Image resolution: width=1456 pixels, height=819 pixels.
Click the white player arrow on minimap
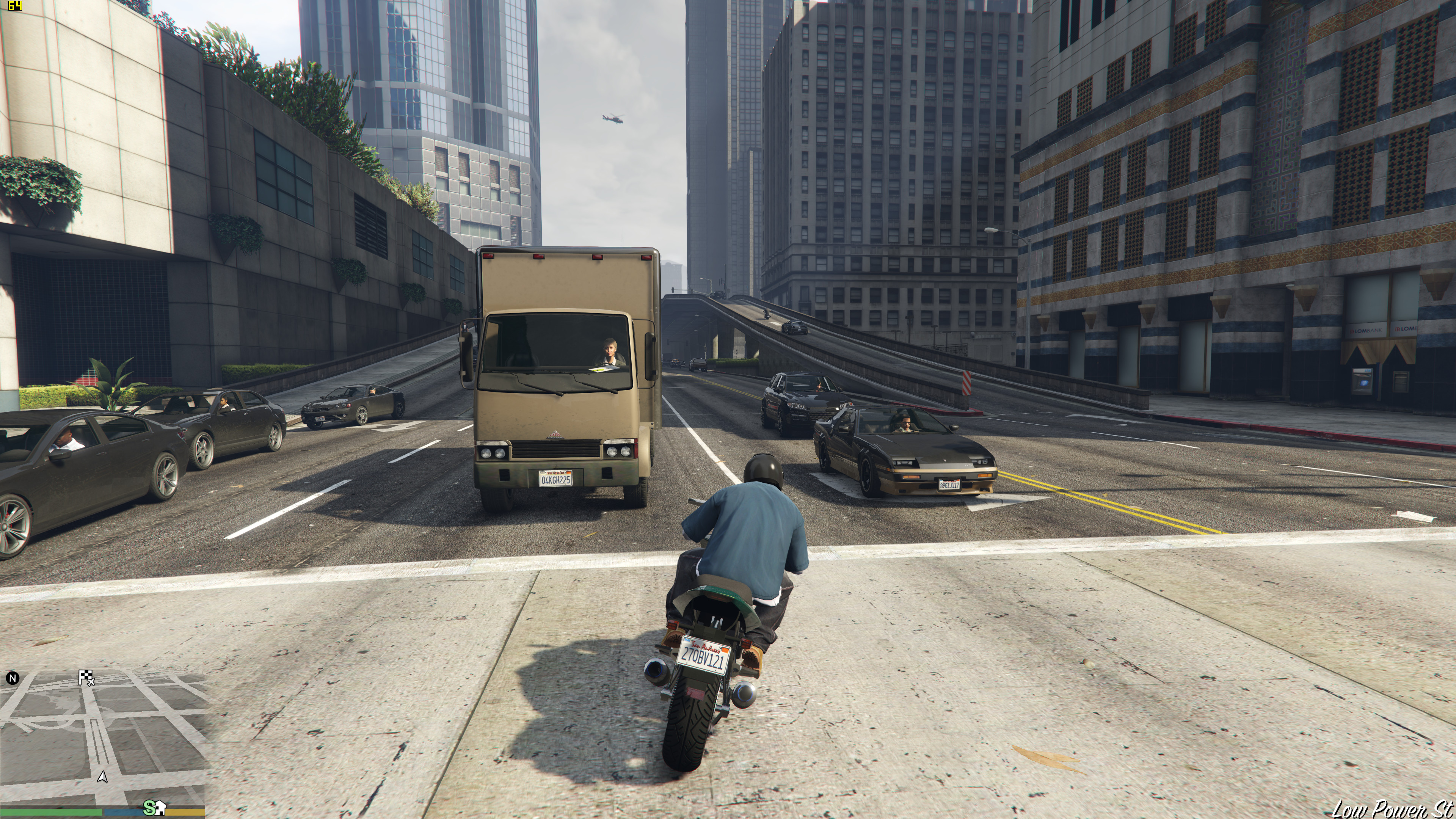(102, 777)
